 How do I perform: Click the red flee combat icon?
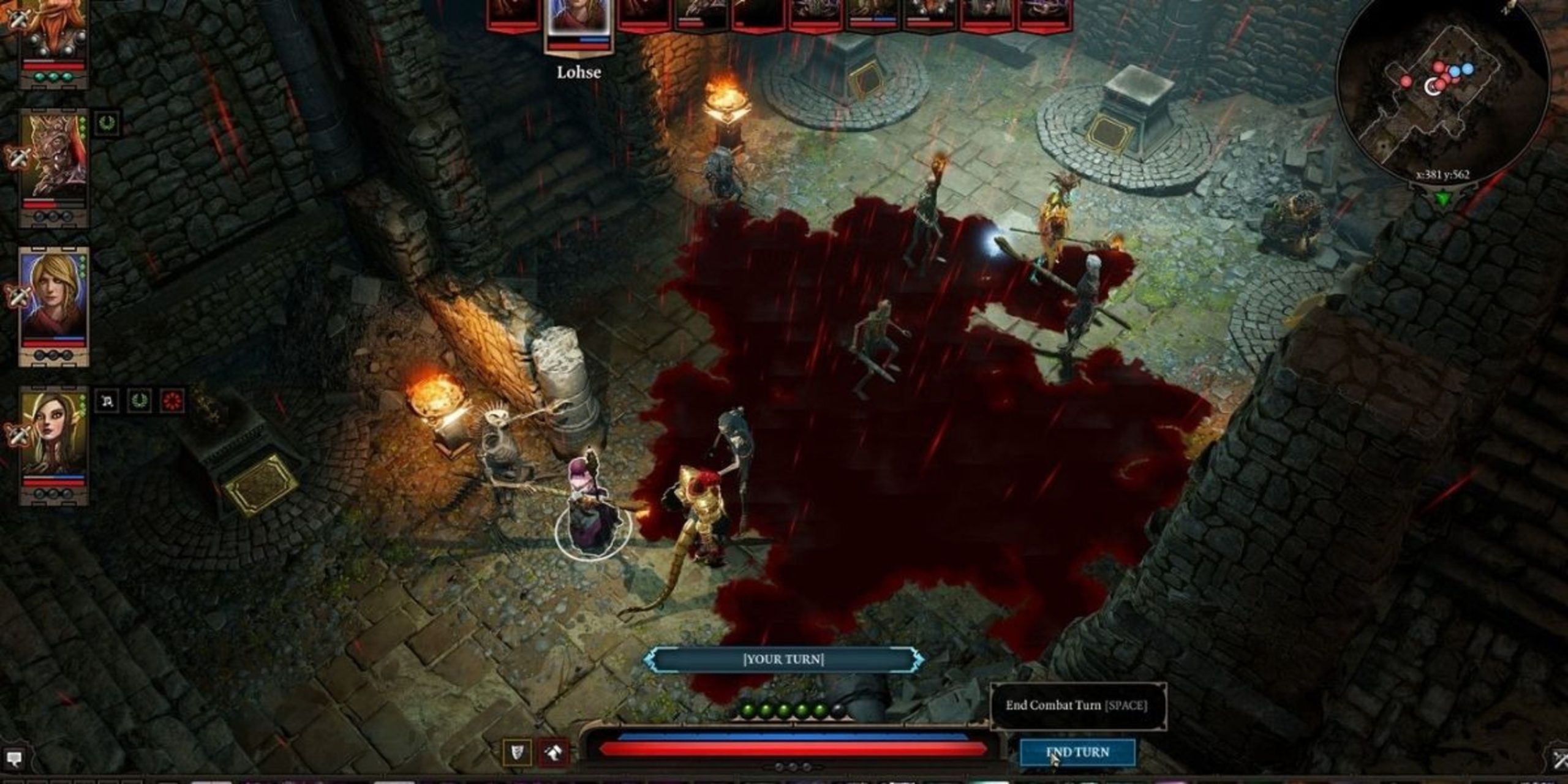click(x=553, y=752)
